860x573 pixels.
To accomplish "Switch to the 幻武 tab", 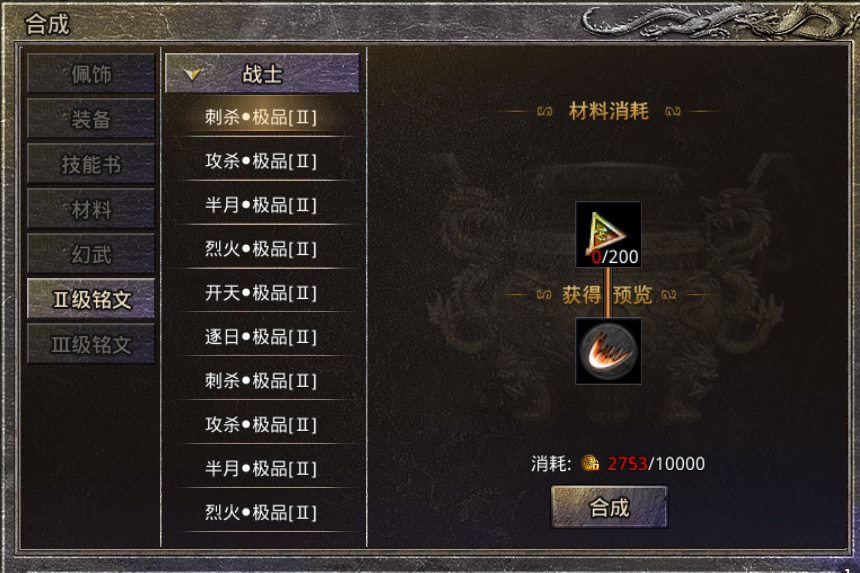I will [x=91, y=254].
